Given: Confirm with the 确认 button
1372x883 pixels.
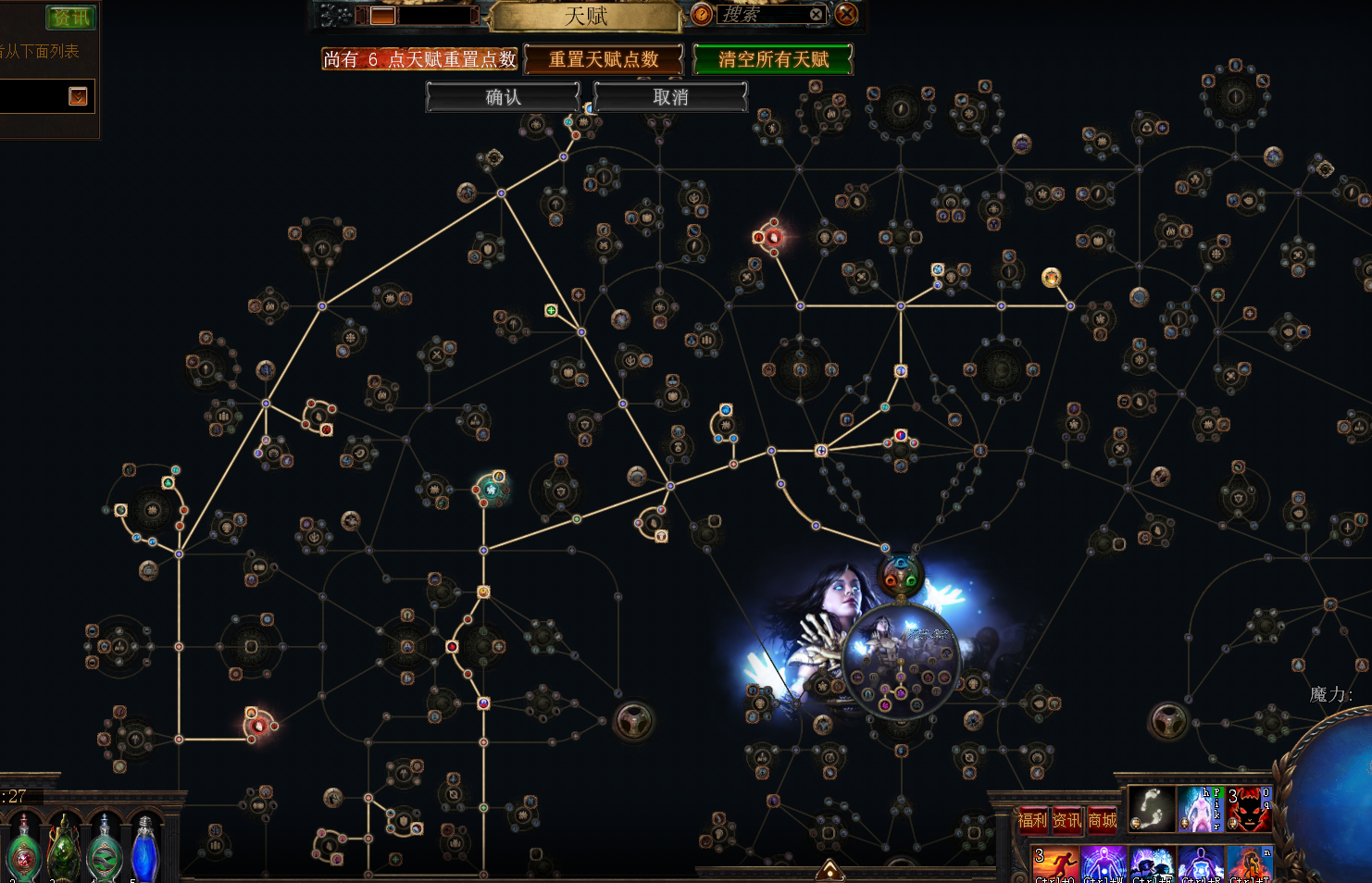Looking at the screenshot, I should coord(503,97).
